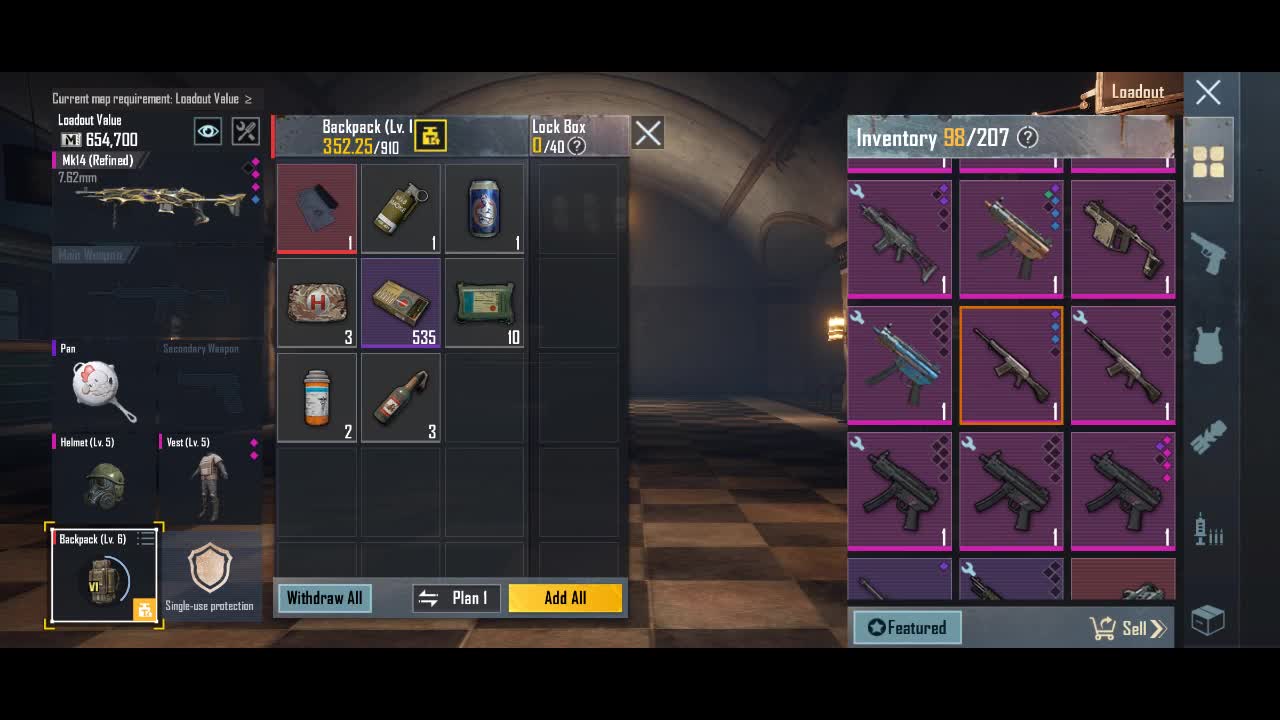Select the Mk14 (Refined) weapon slot

[x=155, y=195]
